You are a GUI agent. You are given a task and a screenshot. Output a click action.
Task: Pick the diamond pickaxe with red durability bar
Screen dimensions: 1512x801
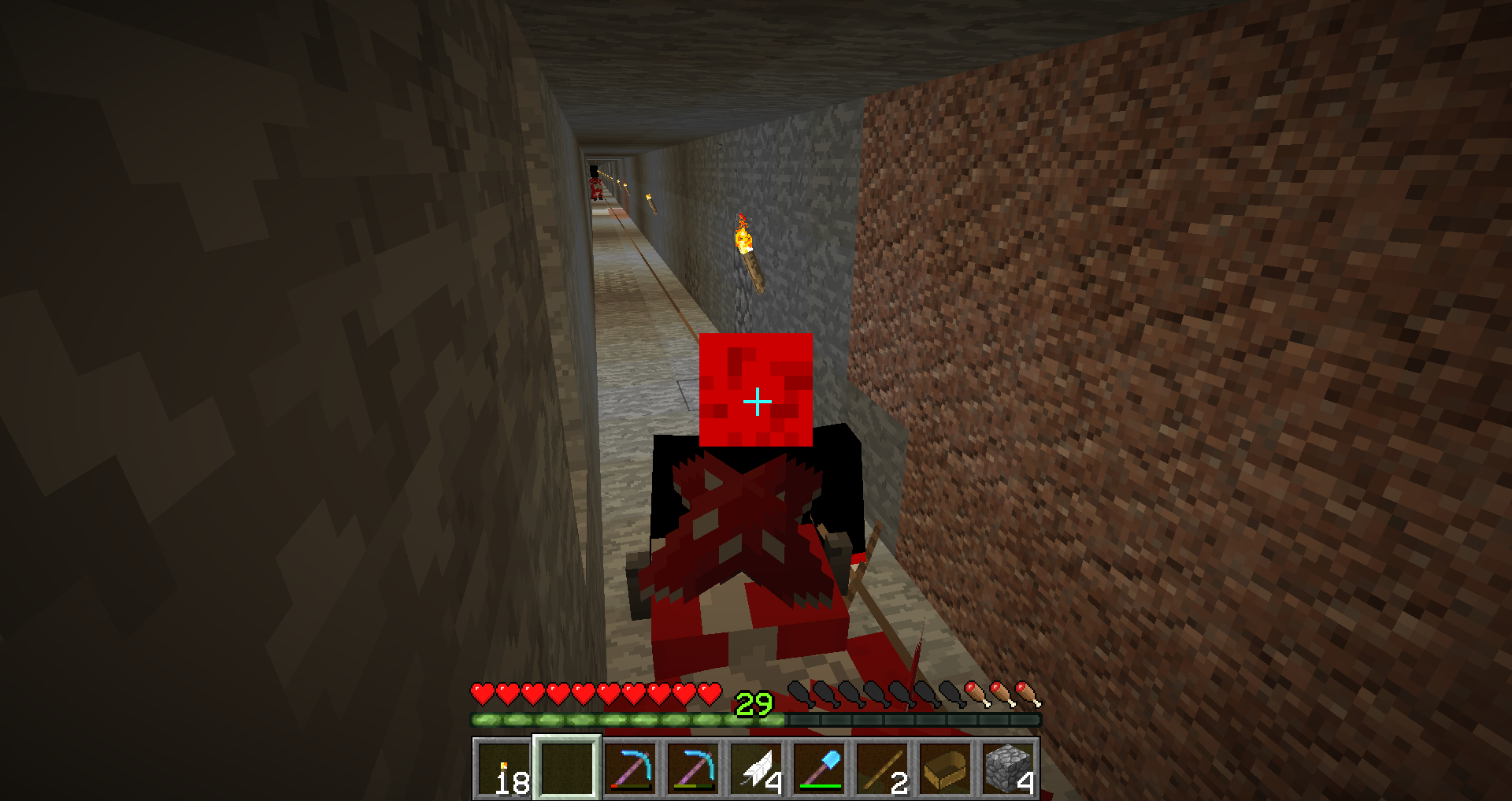630,769
